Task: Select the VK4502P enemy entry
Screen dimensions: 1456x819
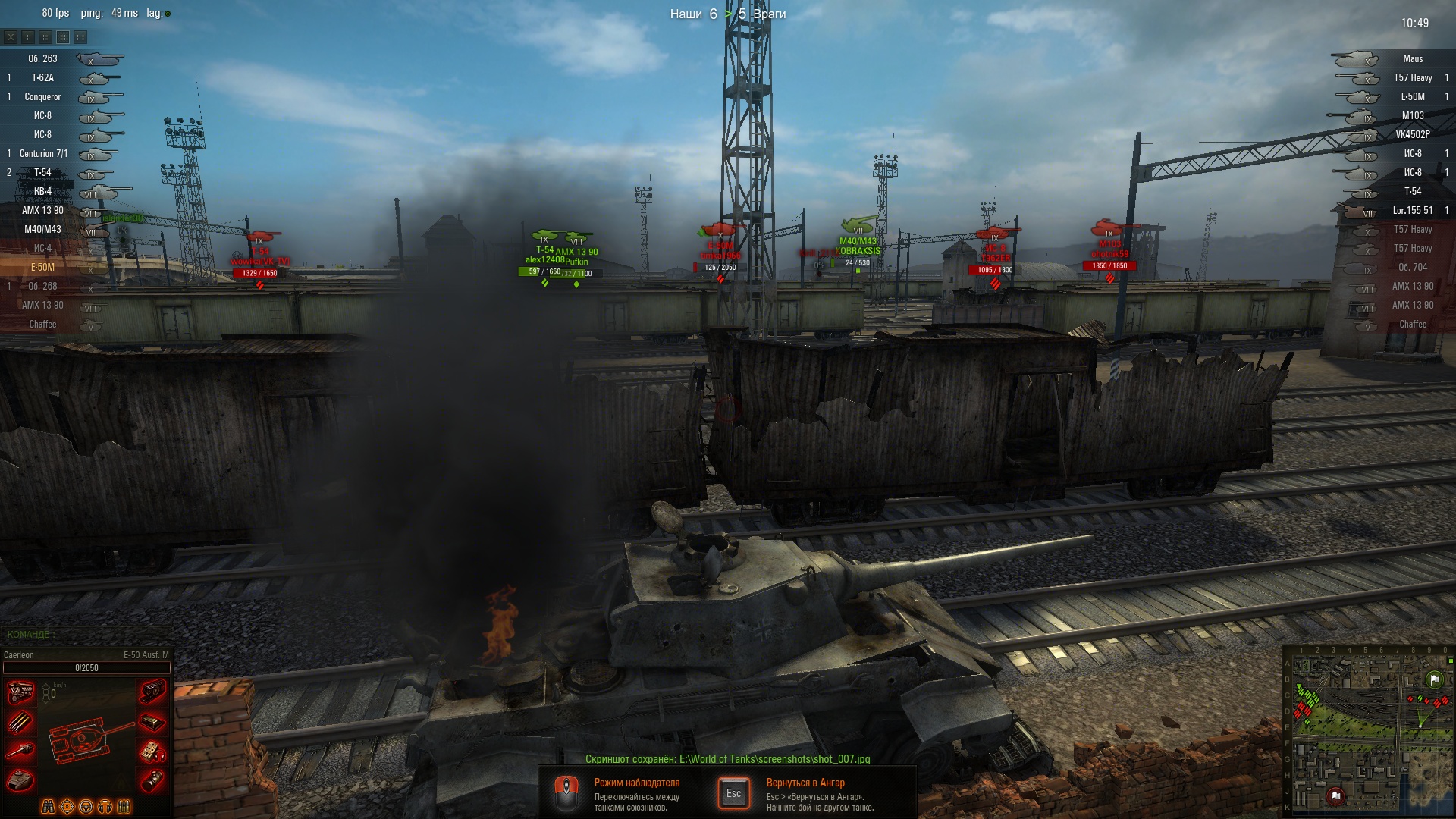Action: pyautogui.click(x=1412, y=135)
